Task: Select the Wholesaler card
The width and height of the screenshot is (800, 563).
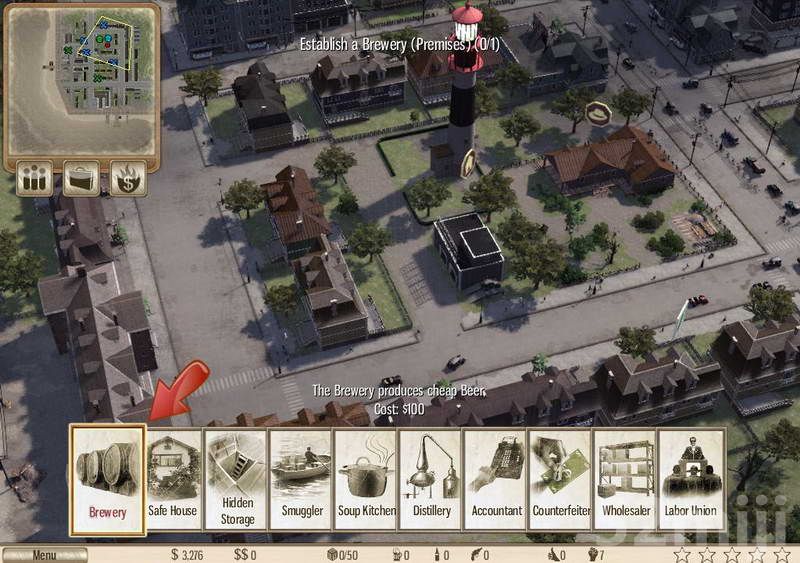Action: [x=626, y=478]
